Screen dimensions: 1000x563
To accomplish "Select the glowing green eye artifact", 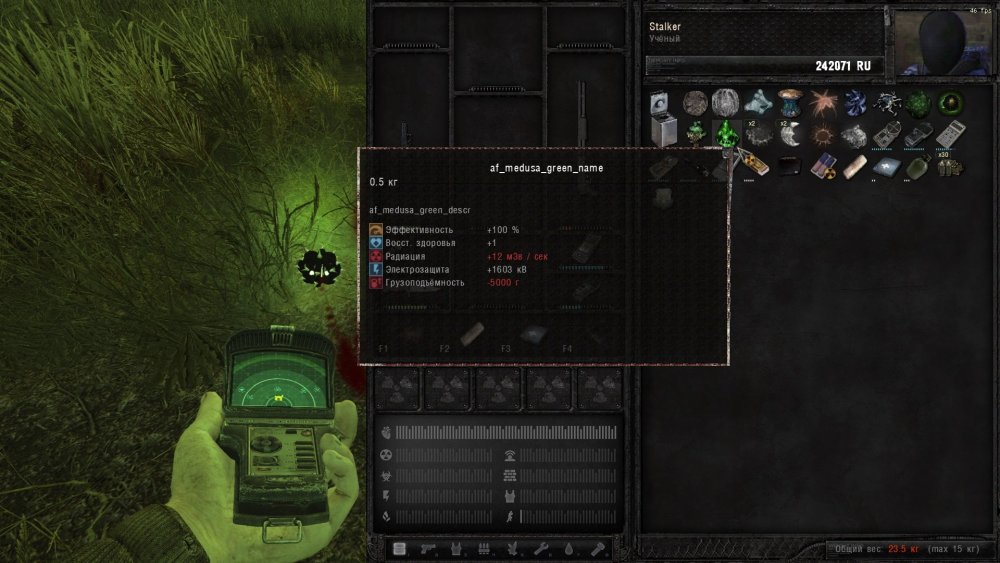I will coord(948,103).
